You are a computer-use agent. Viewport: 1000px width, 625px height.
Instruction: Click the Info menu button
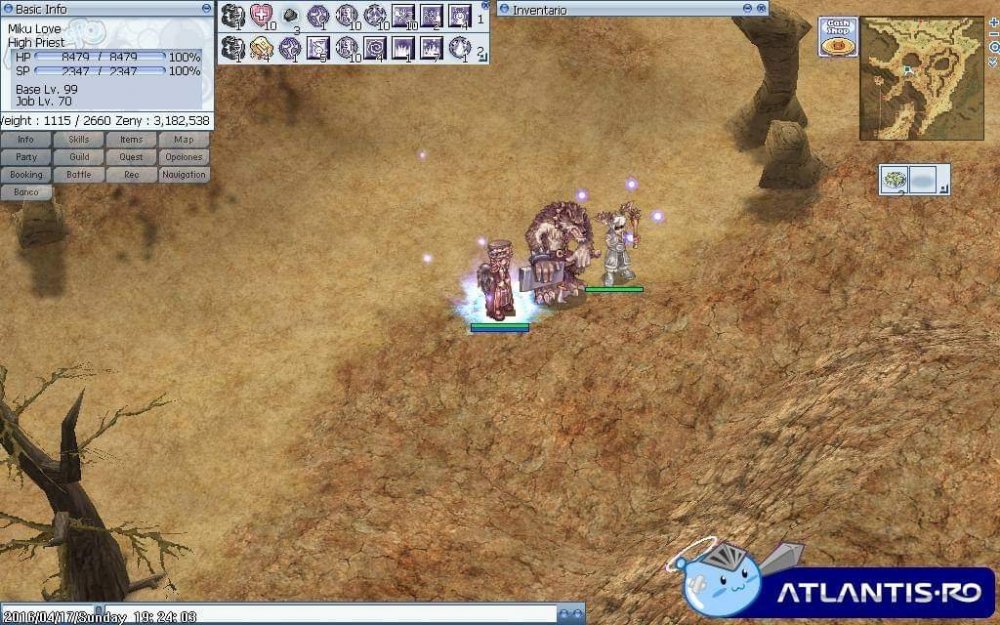[x=26, y=140]
